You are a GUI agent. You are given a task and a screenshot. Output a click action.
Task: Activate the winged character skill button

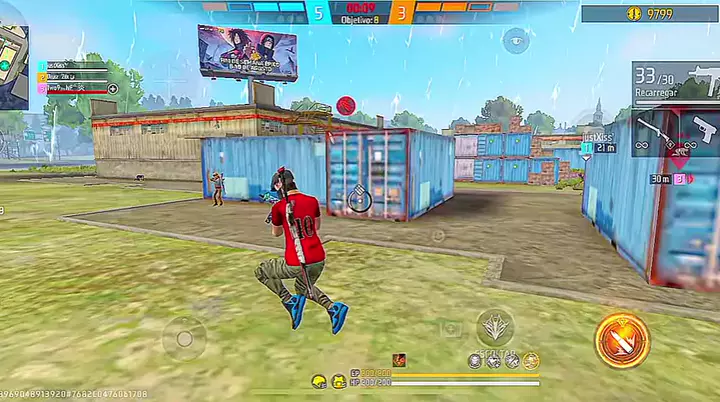pyautogui.click(x=495, y=327)
